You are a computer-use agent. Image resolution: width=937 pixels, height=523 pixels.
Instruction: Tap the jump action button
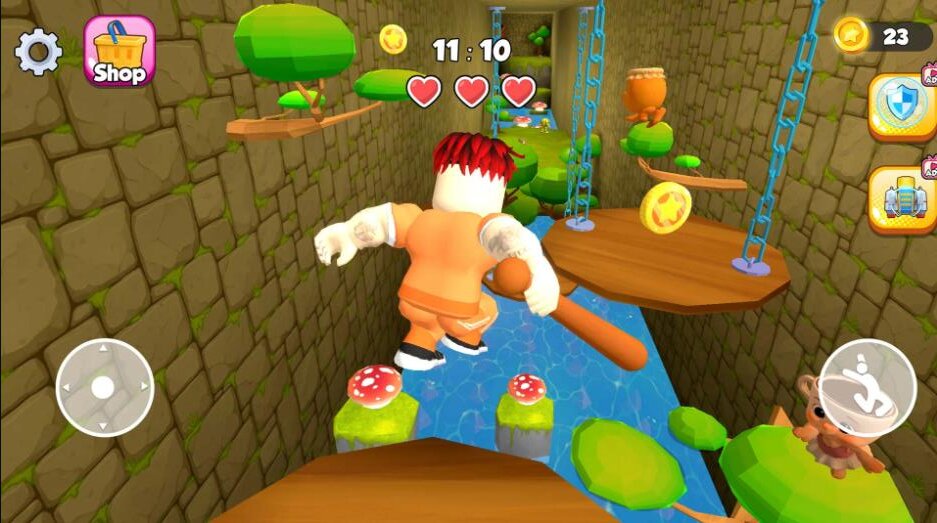tap(866, 387)
